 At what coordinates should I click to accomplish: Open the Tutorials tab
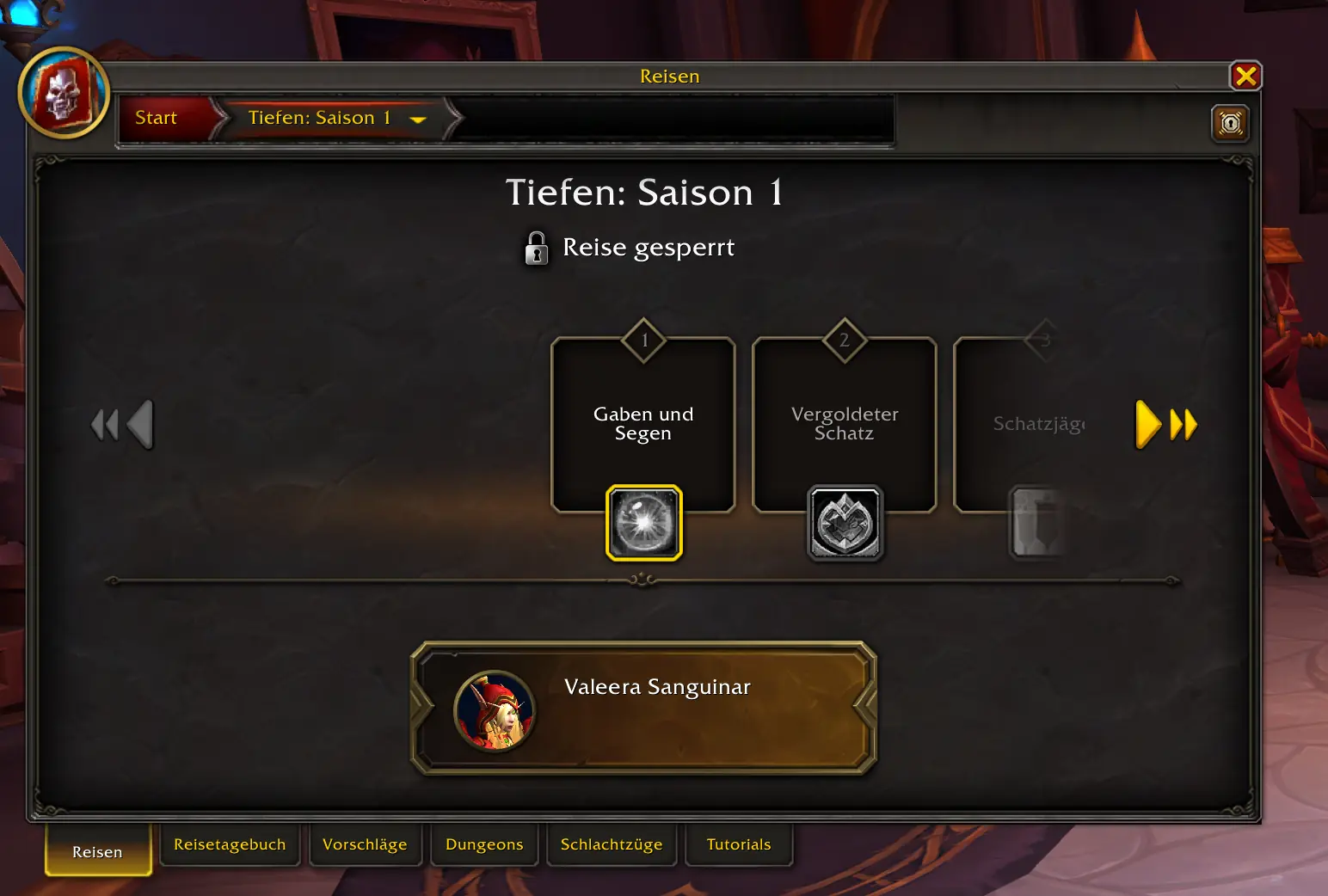coord(738,844)
